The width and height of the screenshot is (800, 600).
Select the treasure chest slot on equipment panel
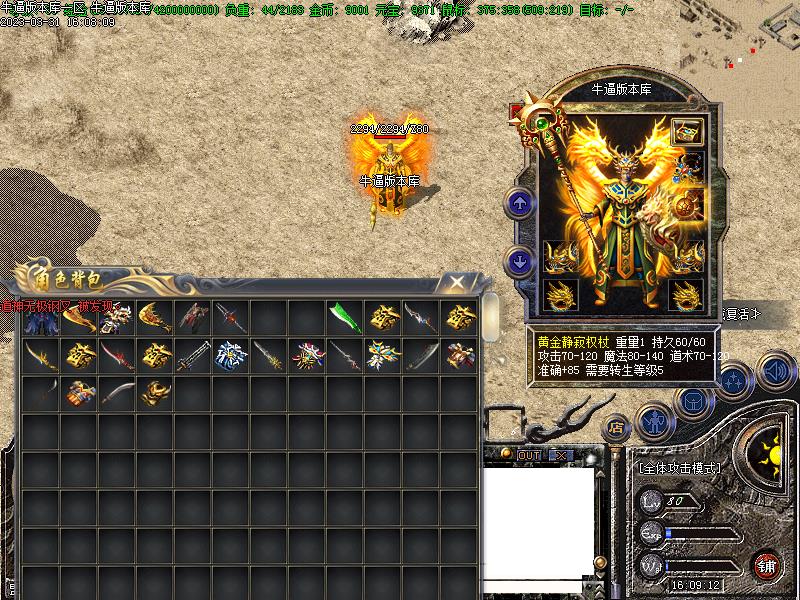(x=686, y=131)
